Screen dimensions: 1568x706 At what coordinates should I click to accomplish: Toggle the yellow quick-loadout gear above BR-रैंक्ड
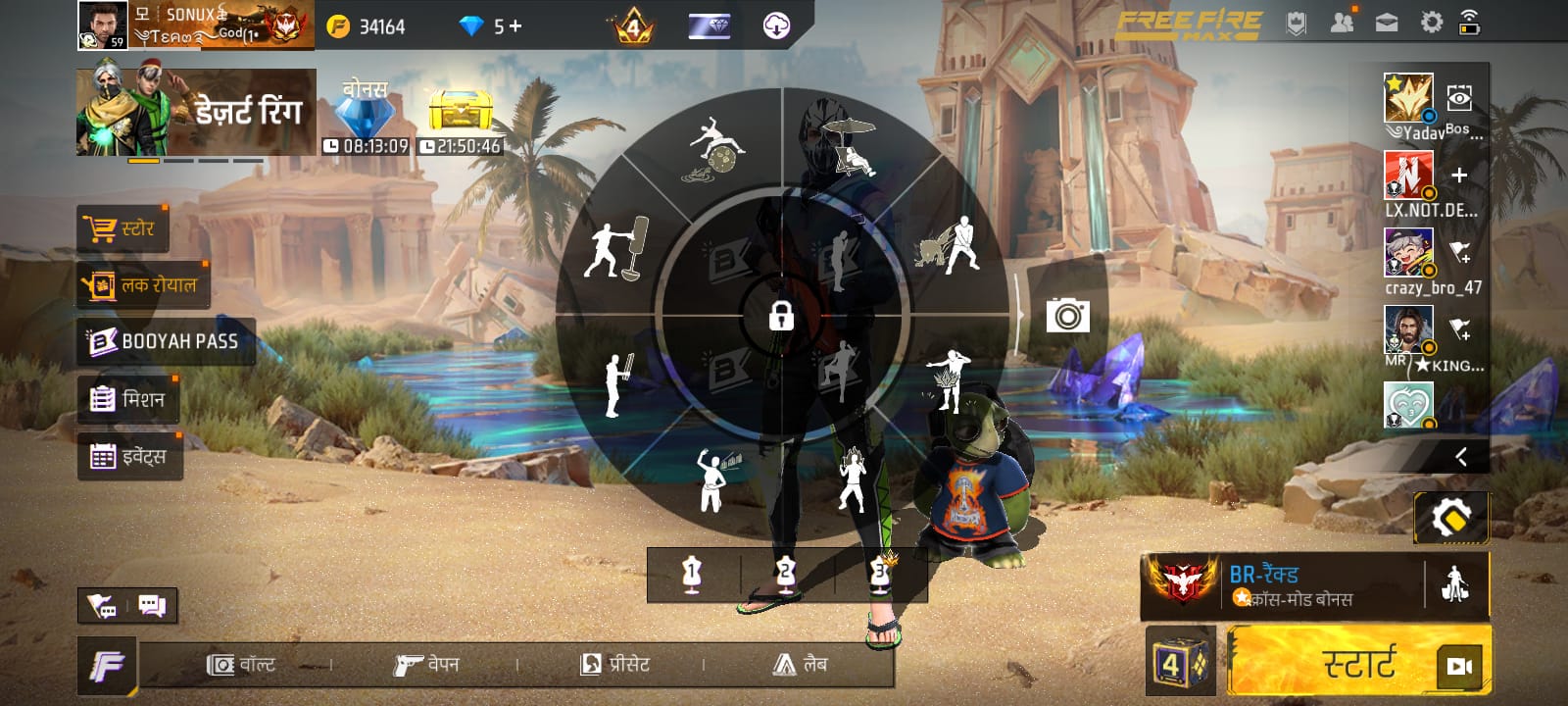pos(1450,518)
